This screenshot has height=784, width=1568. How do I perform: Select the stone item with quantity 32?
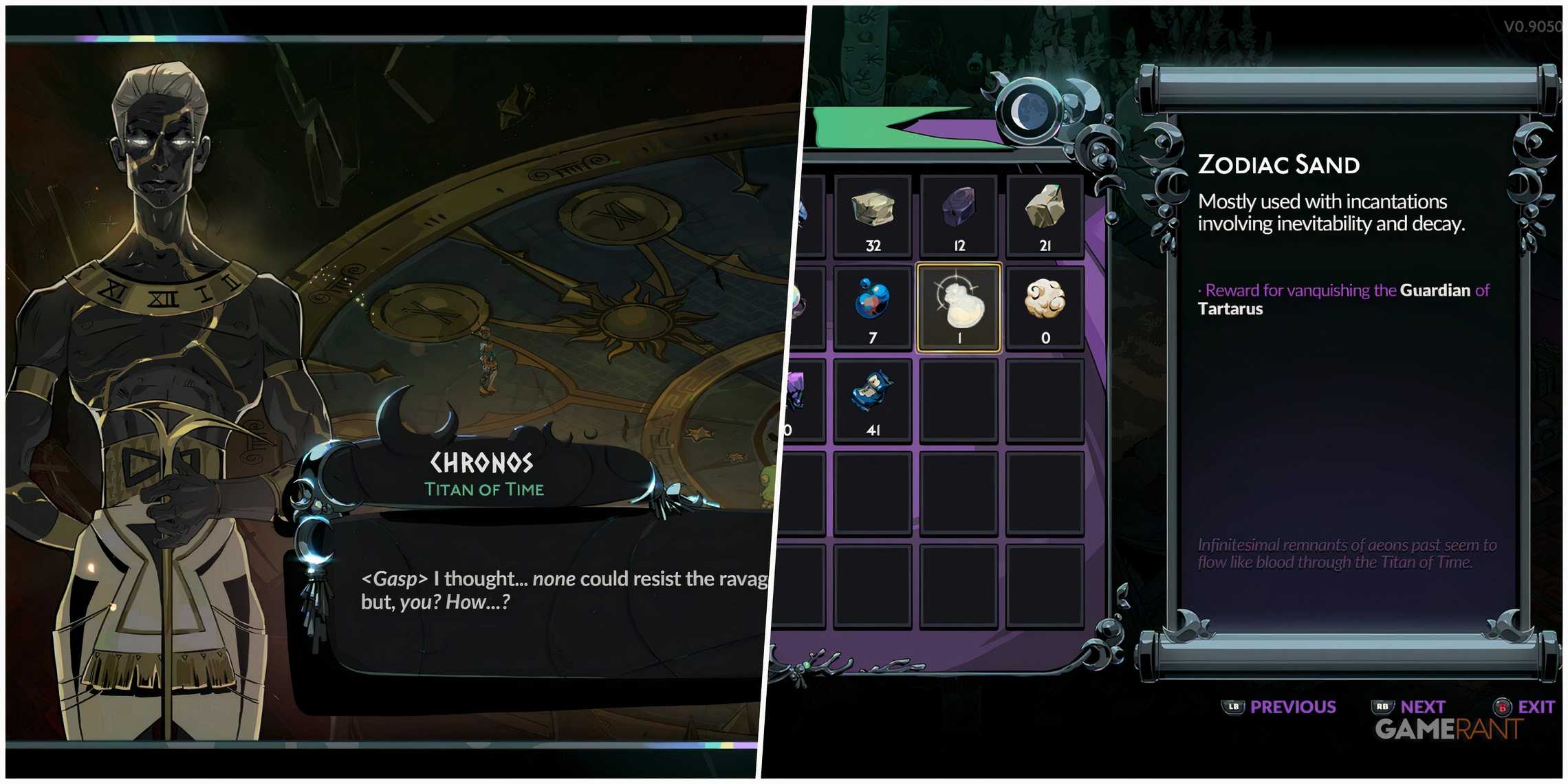click(x=872, y=213)
